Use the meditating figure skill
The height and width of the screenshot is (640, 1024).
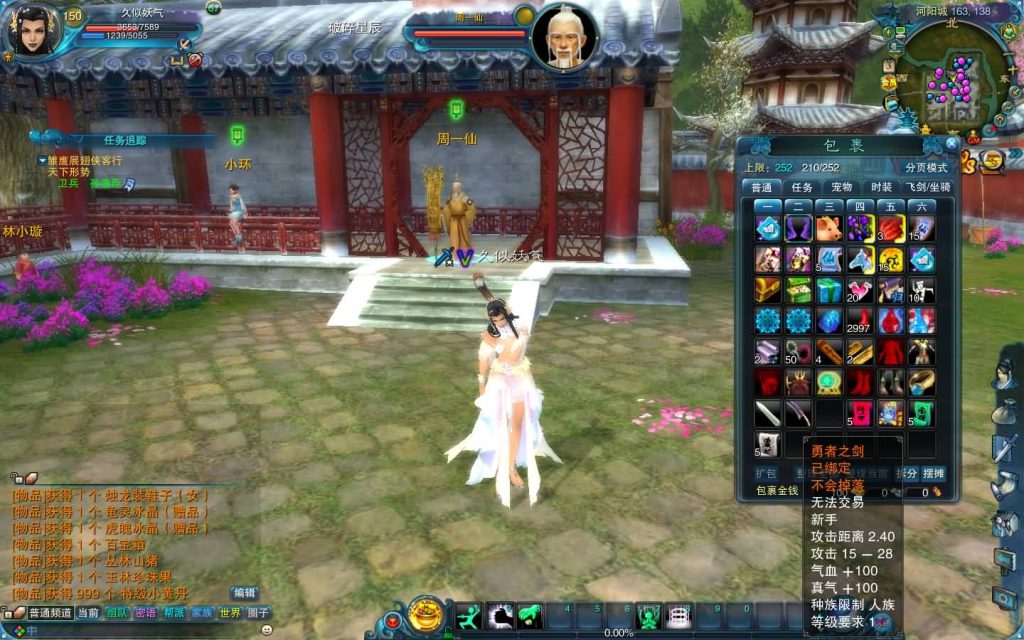650,616
